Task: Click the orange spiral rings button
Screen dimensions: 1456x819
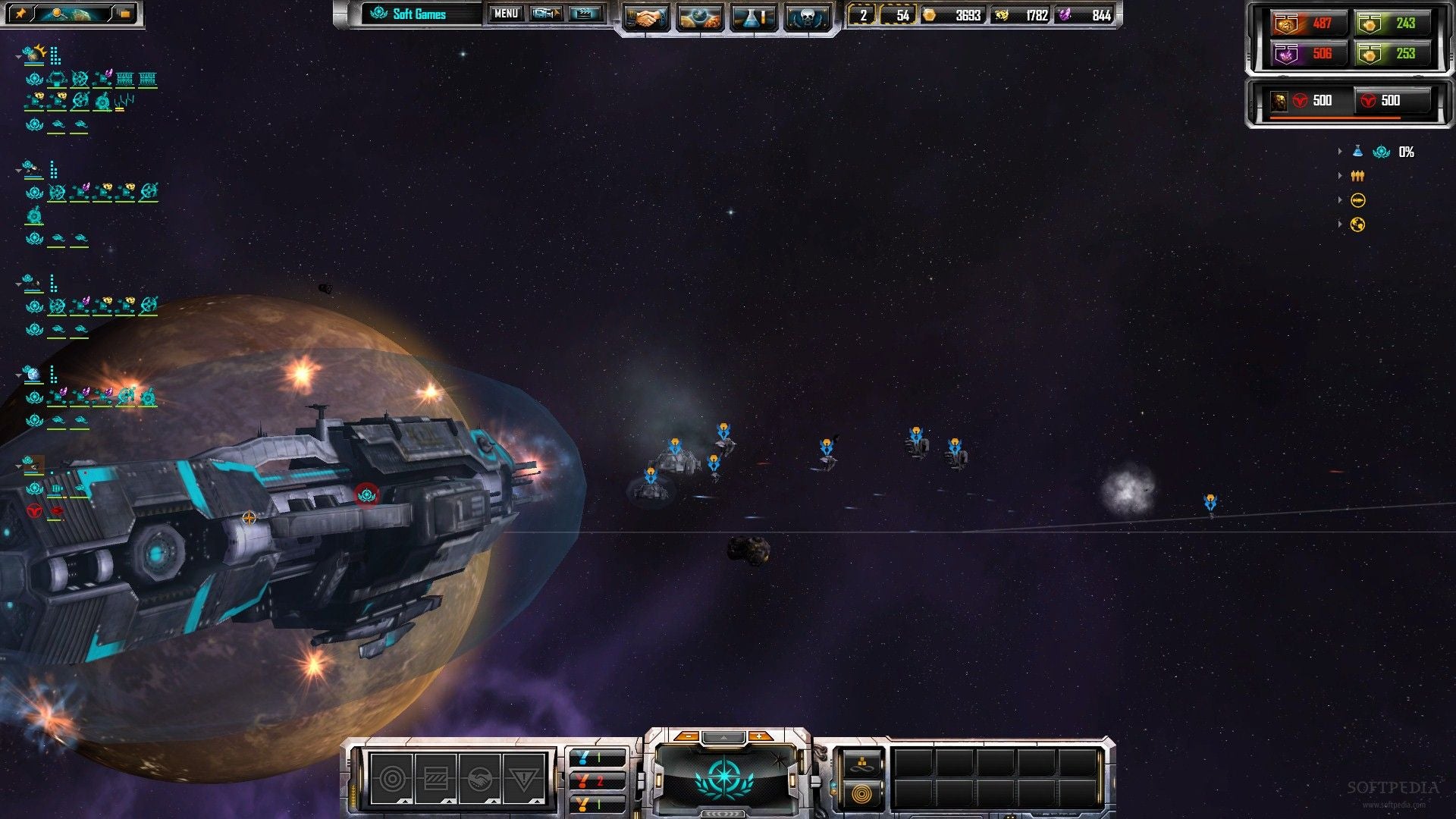Action: coord(861,794)
